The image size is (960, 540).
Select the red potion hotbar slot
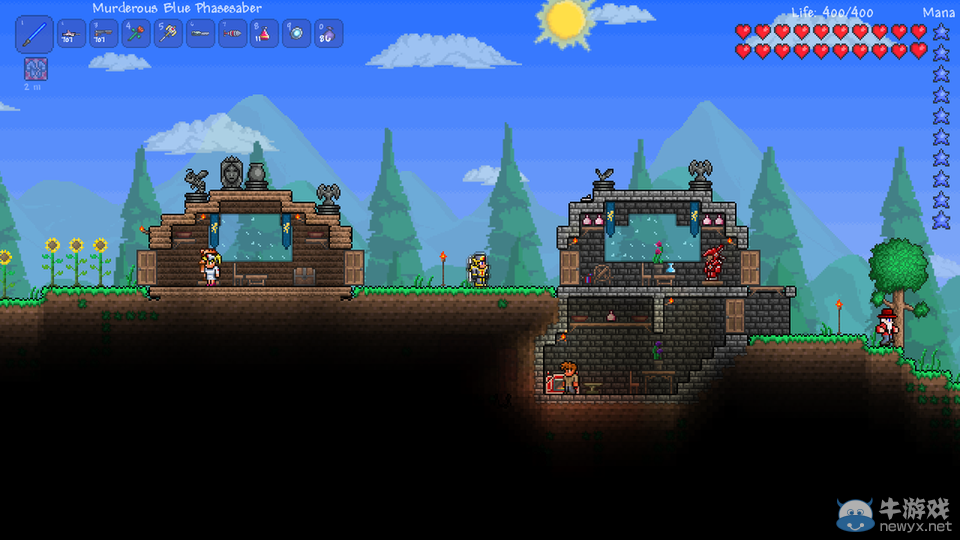point(264,35)
